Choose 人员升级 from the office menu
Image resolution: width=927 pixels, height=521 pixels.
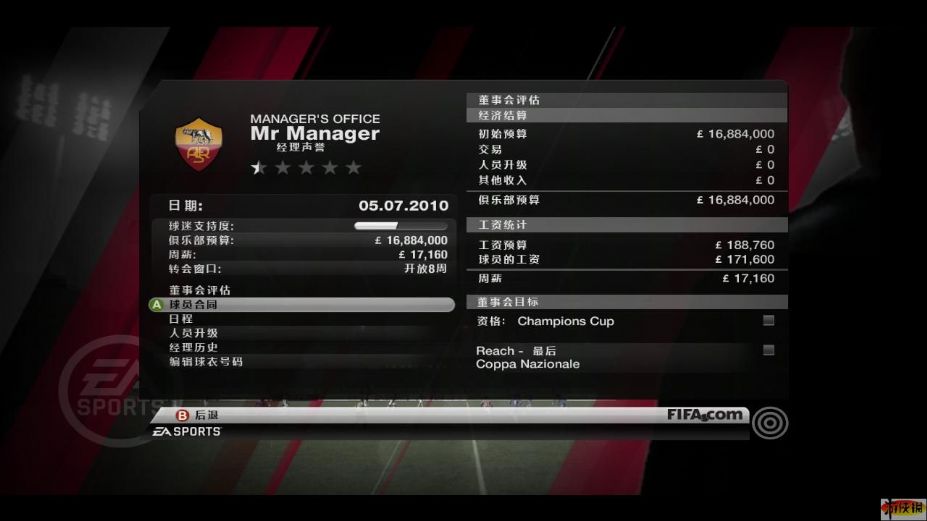[x=193, y=333]
